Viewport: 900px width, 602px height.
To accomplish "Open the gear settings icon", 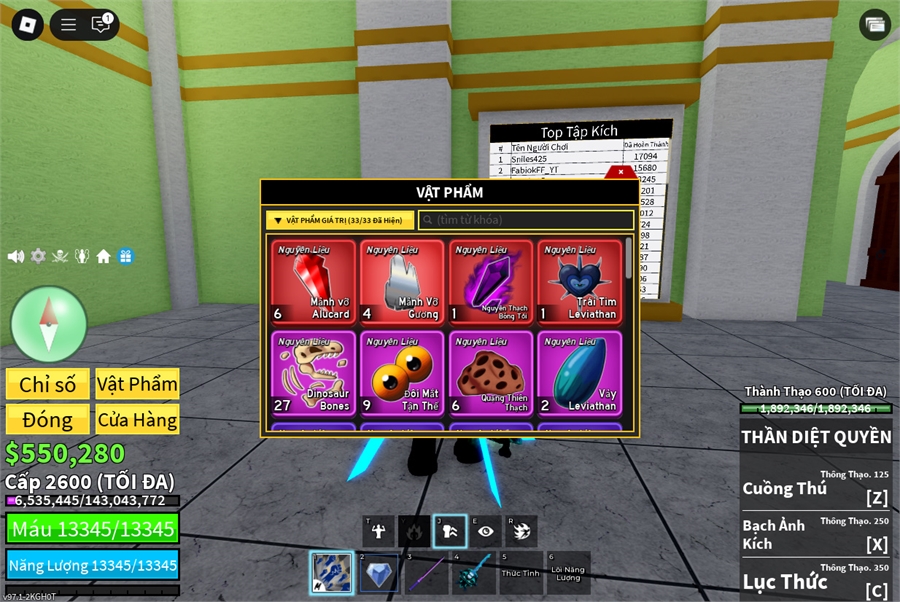I will click(38, 256).
